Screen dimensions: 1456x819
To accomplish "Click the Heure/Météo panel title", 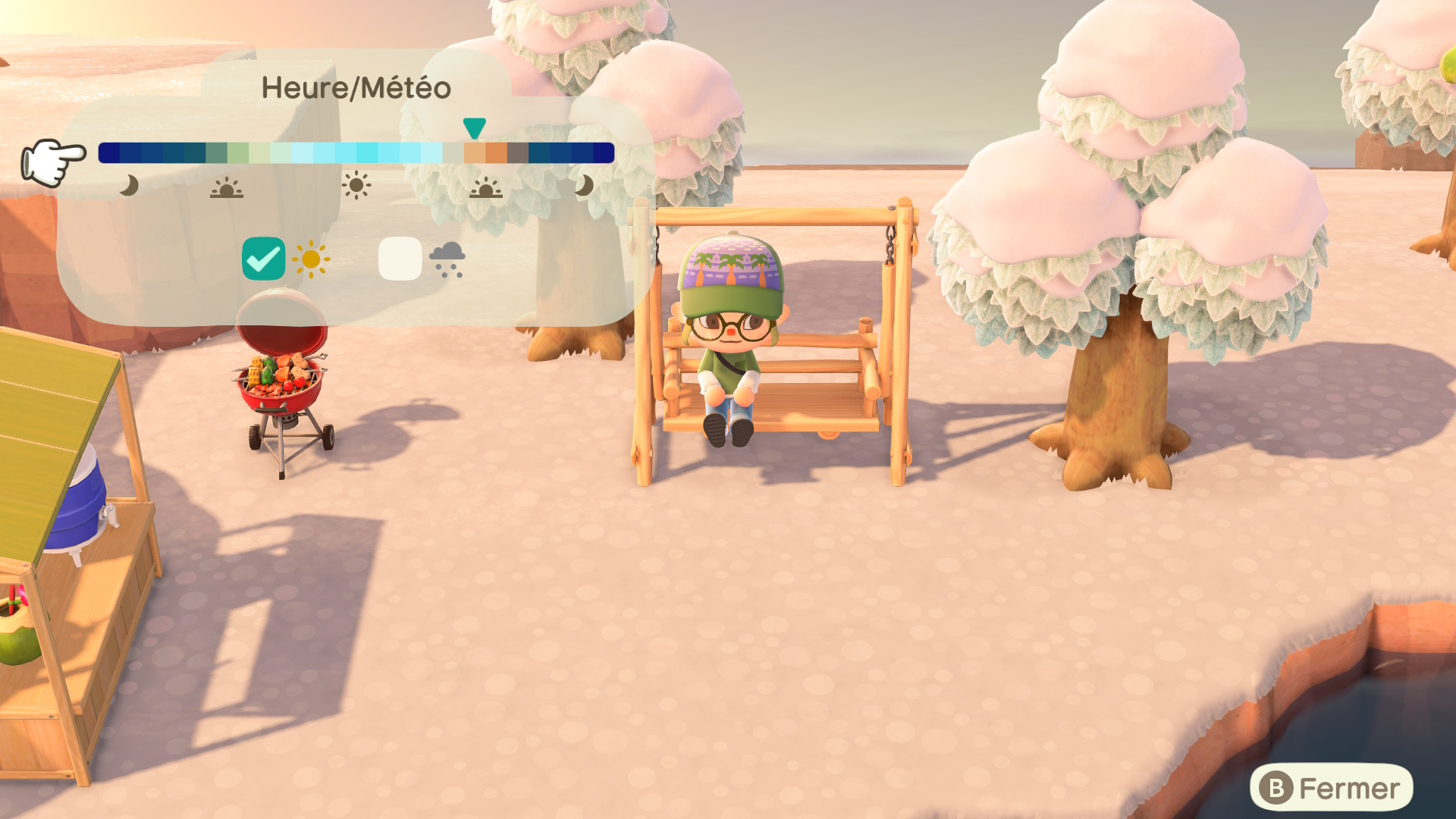I will [356, 89].
